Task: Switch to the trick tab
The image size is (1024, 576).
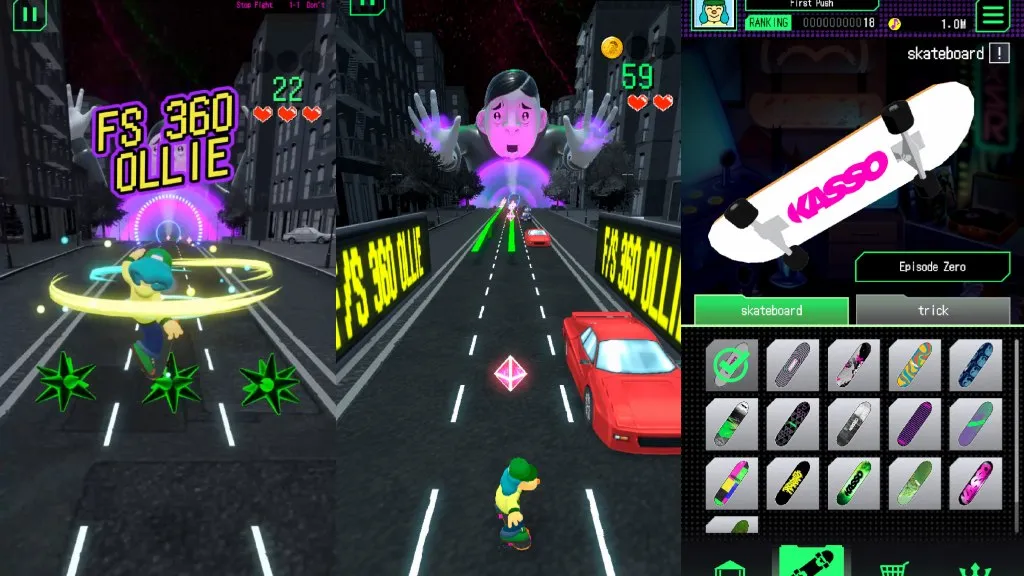Action: [932, 311]
